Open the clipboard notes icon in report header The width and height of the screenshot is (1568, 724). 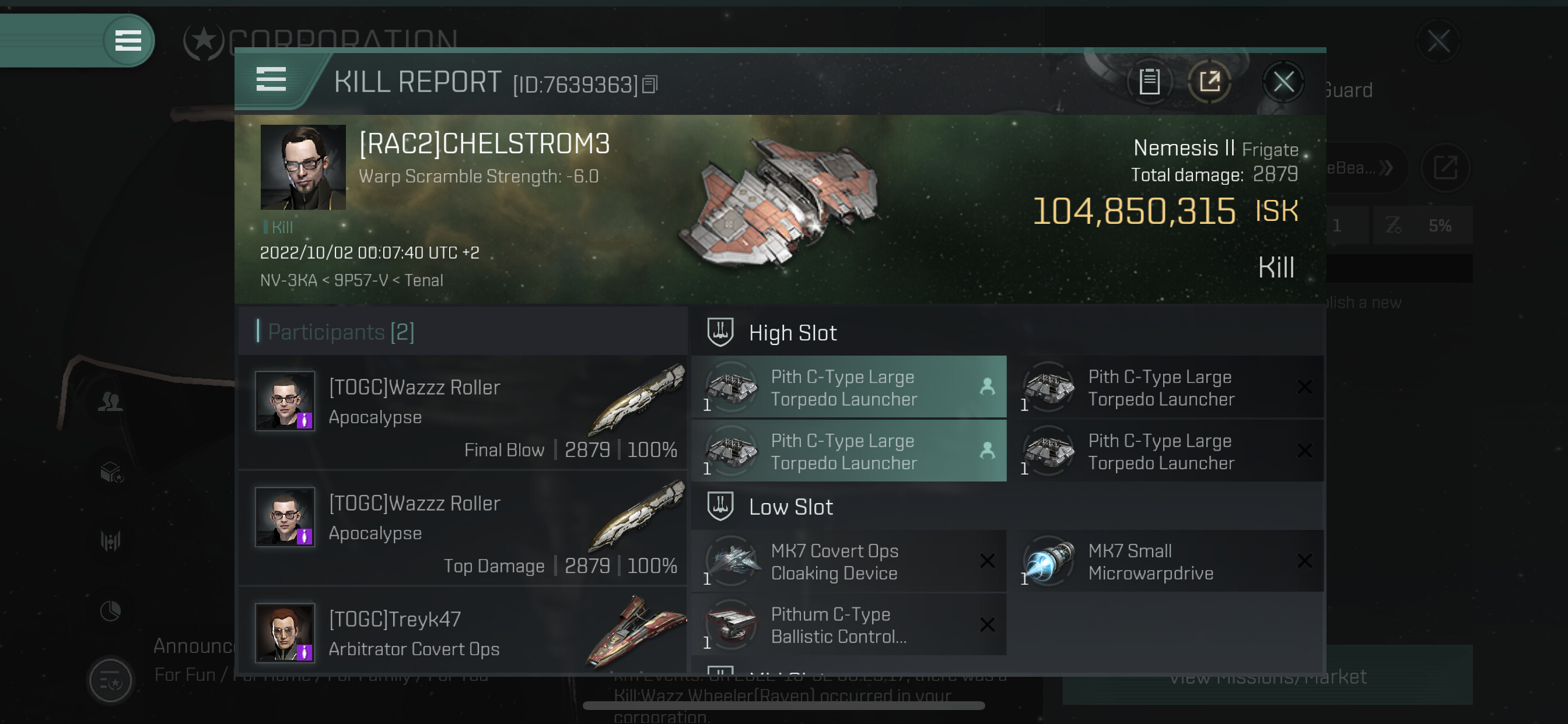pyautogui.click(x=1149, y=82)
